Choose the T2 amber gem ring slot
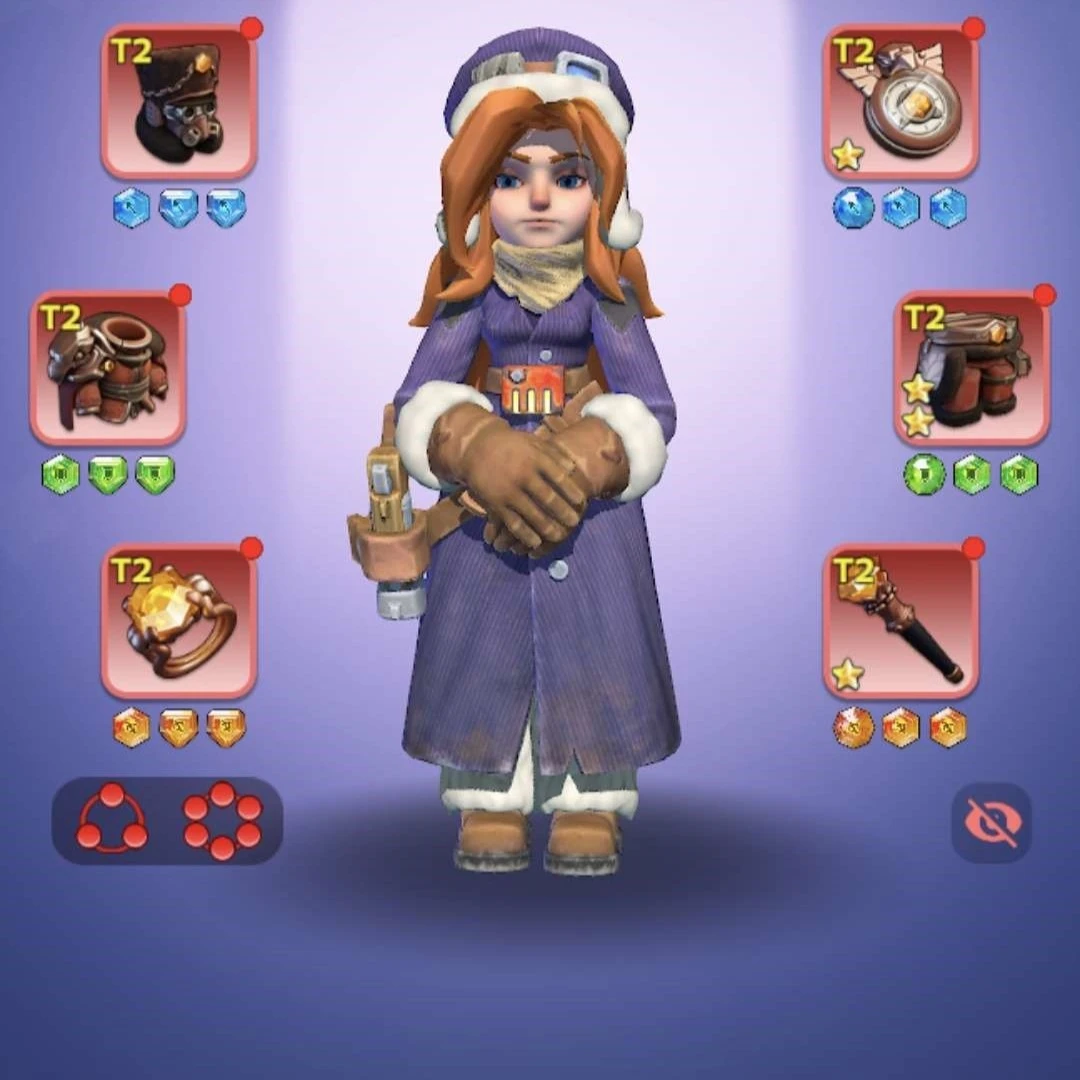1080x1080 pixels. [x=179, y=621]
